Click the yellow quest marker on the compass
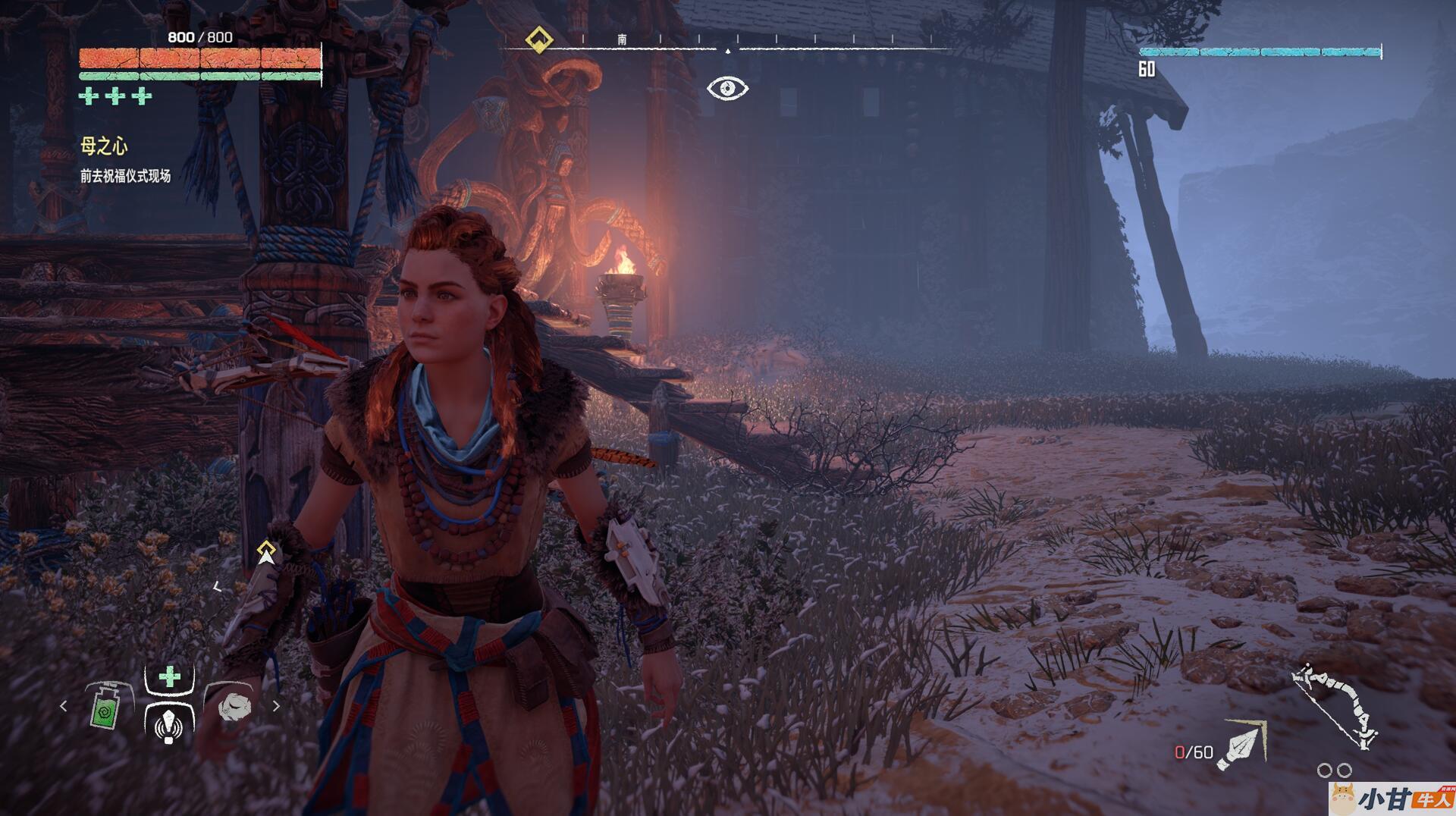 point(538,39)
